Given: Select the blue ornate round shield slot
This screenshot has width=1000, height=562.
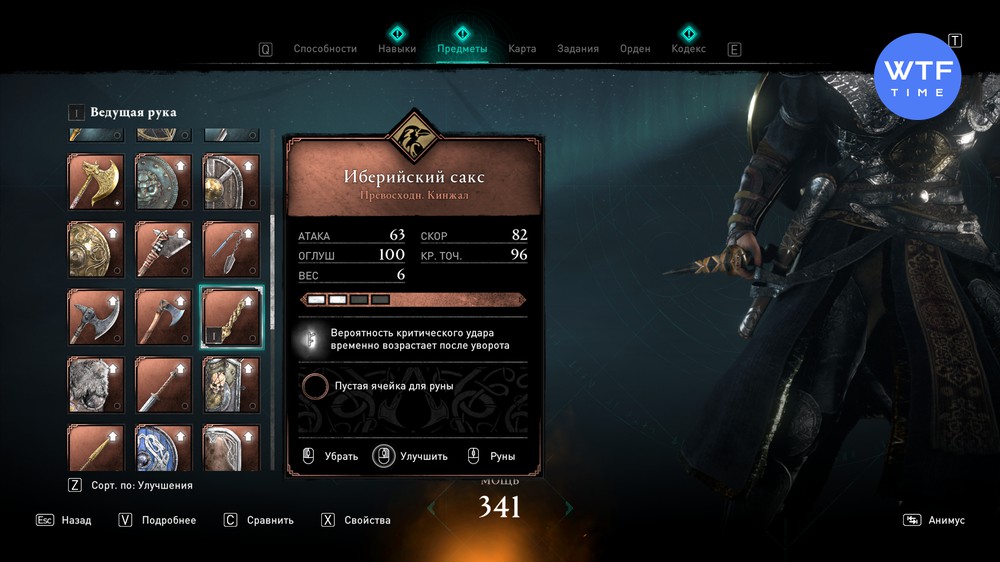Looking at the screenshot, I should (x=164, y=448).
